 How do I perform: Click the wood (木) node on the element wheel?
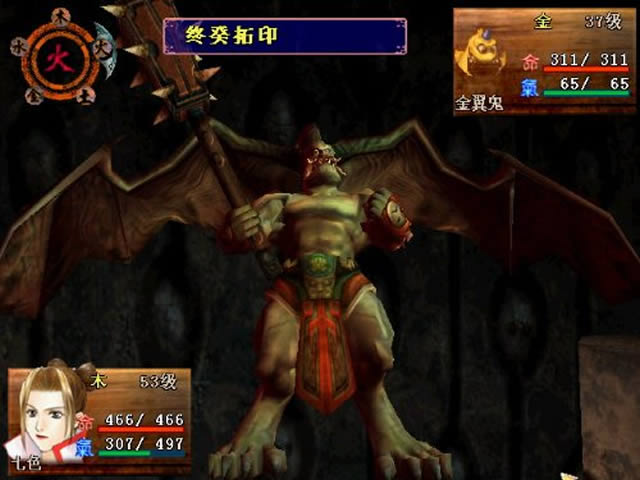point(59,15)
